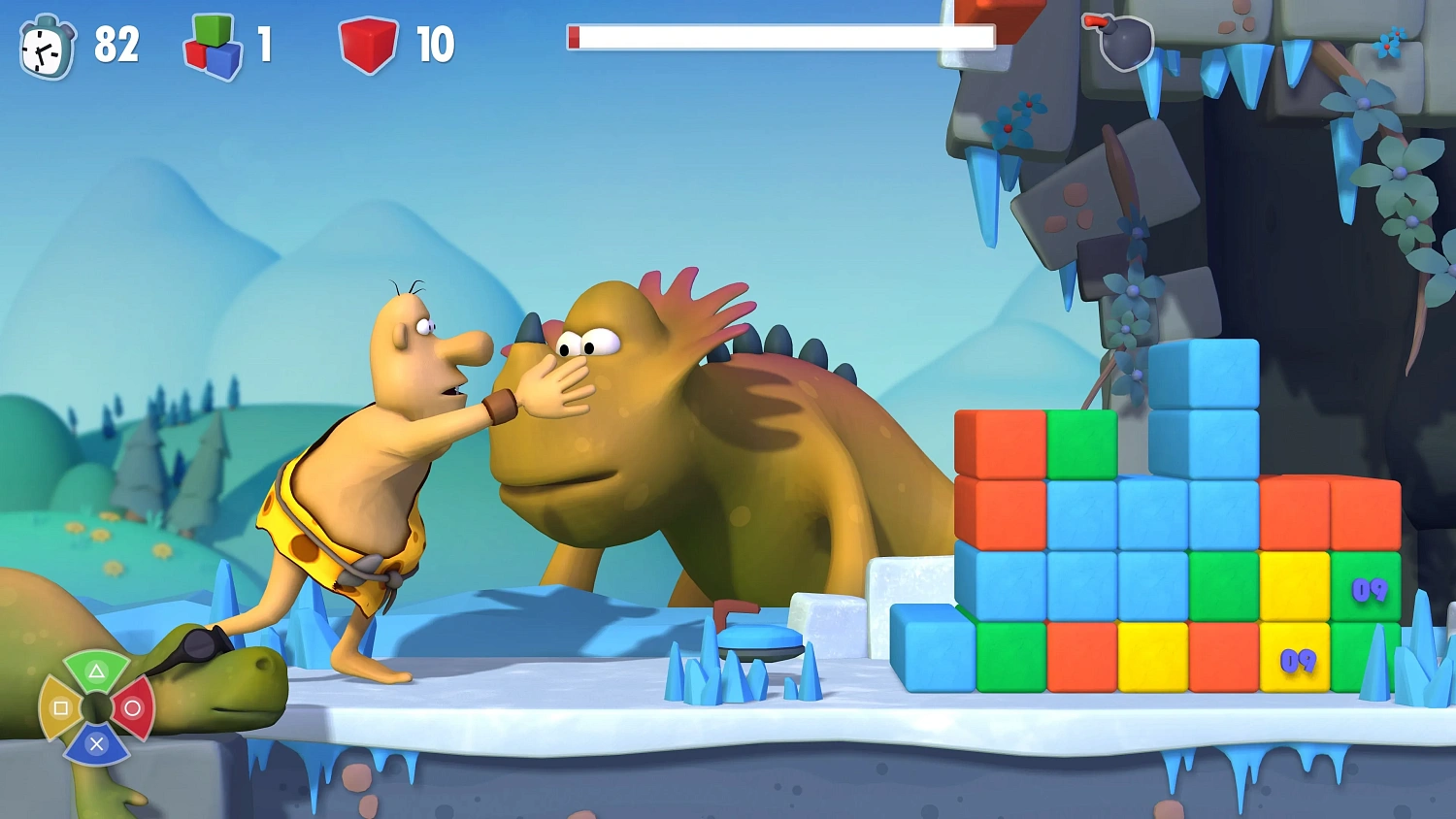This screenshot has height=819, width=1456.
Task: Click the bomb icon in the HUD
Action: (x=1123, y=42)
